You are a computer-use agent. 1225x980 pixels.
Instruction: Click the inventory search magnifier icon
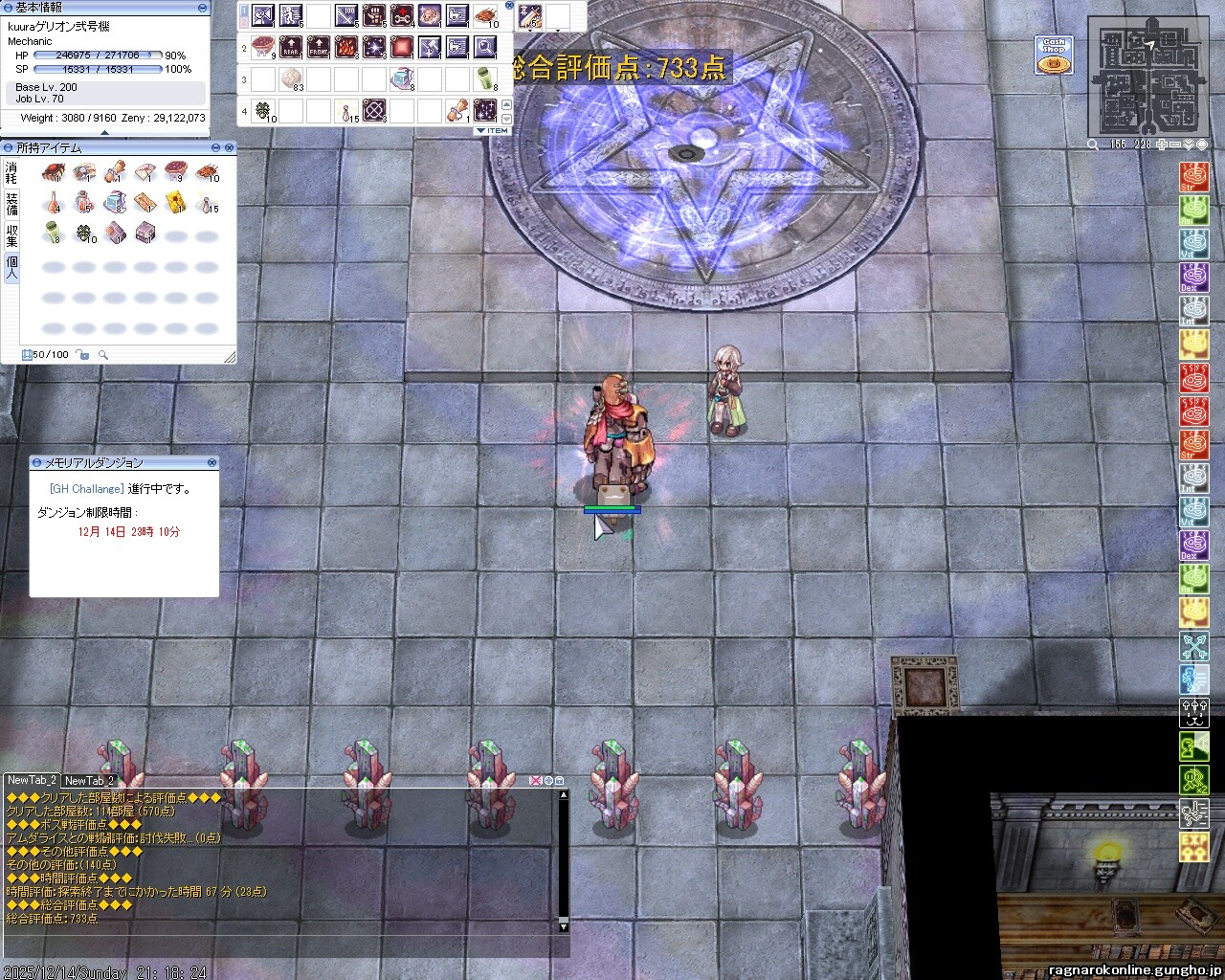(x=103, y=355)
